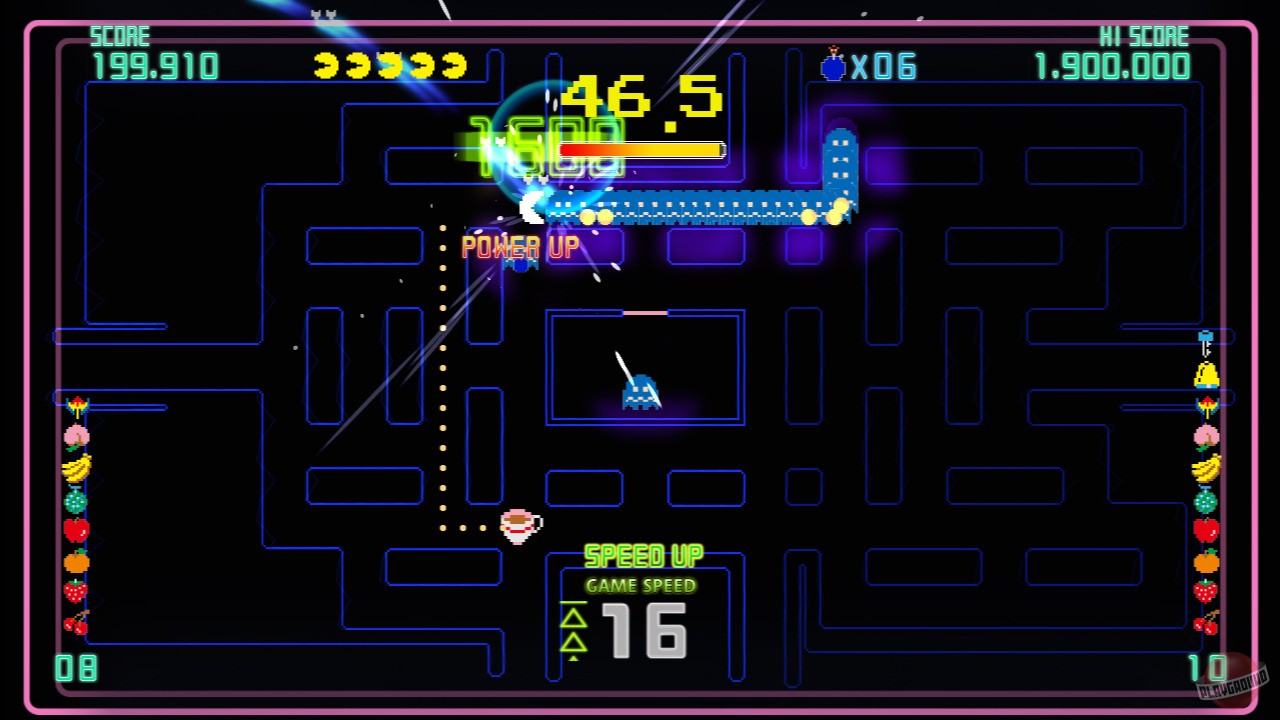The height and width of the screenshot is (720, 1280).
Task: Click the coffee cup bonus item in the maze
Action: tap(520, 527)
